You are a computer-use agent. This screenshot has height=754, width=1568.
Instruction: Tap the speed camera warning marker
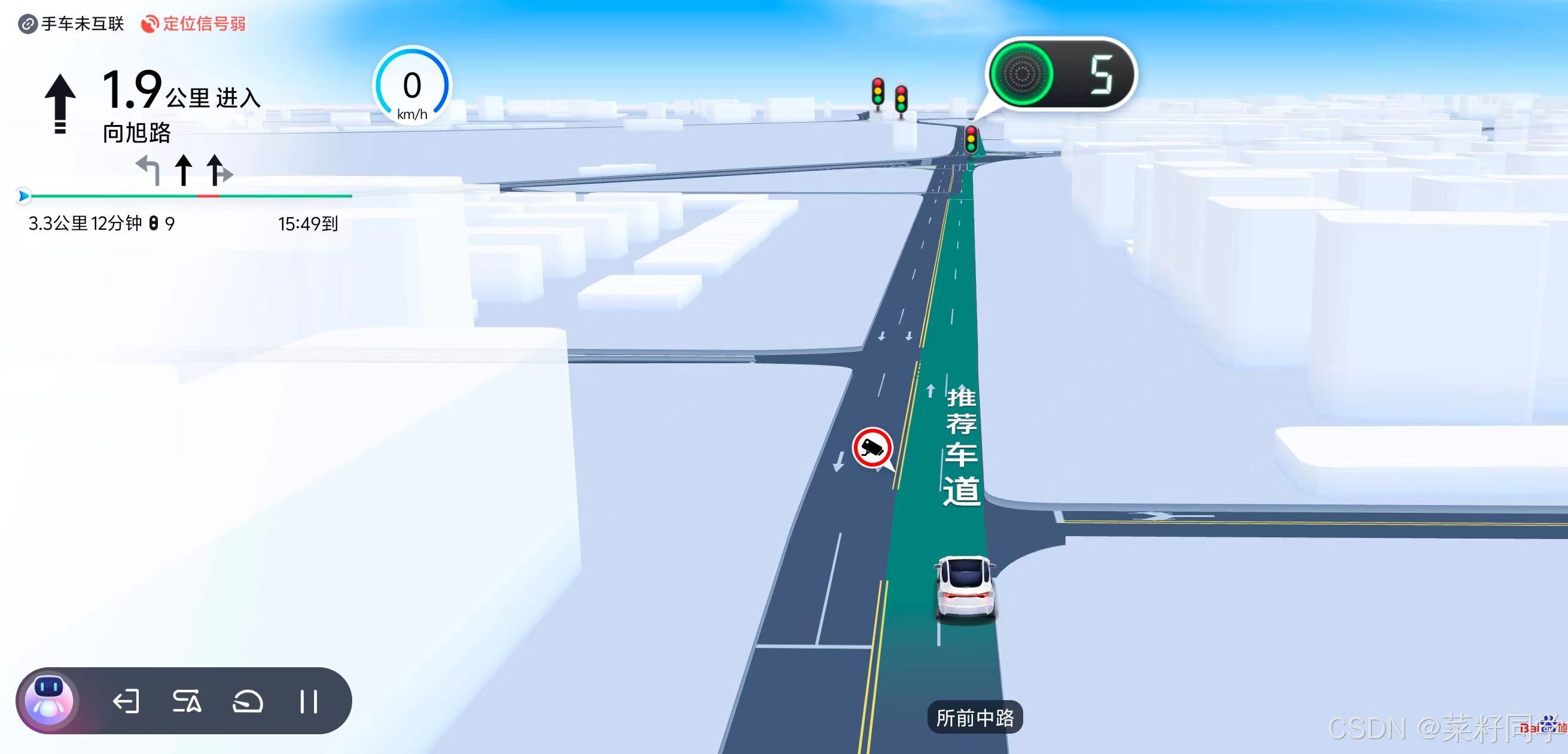(x=873, y=448)
